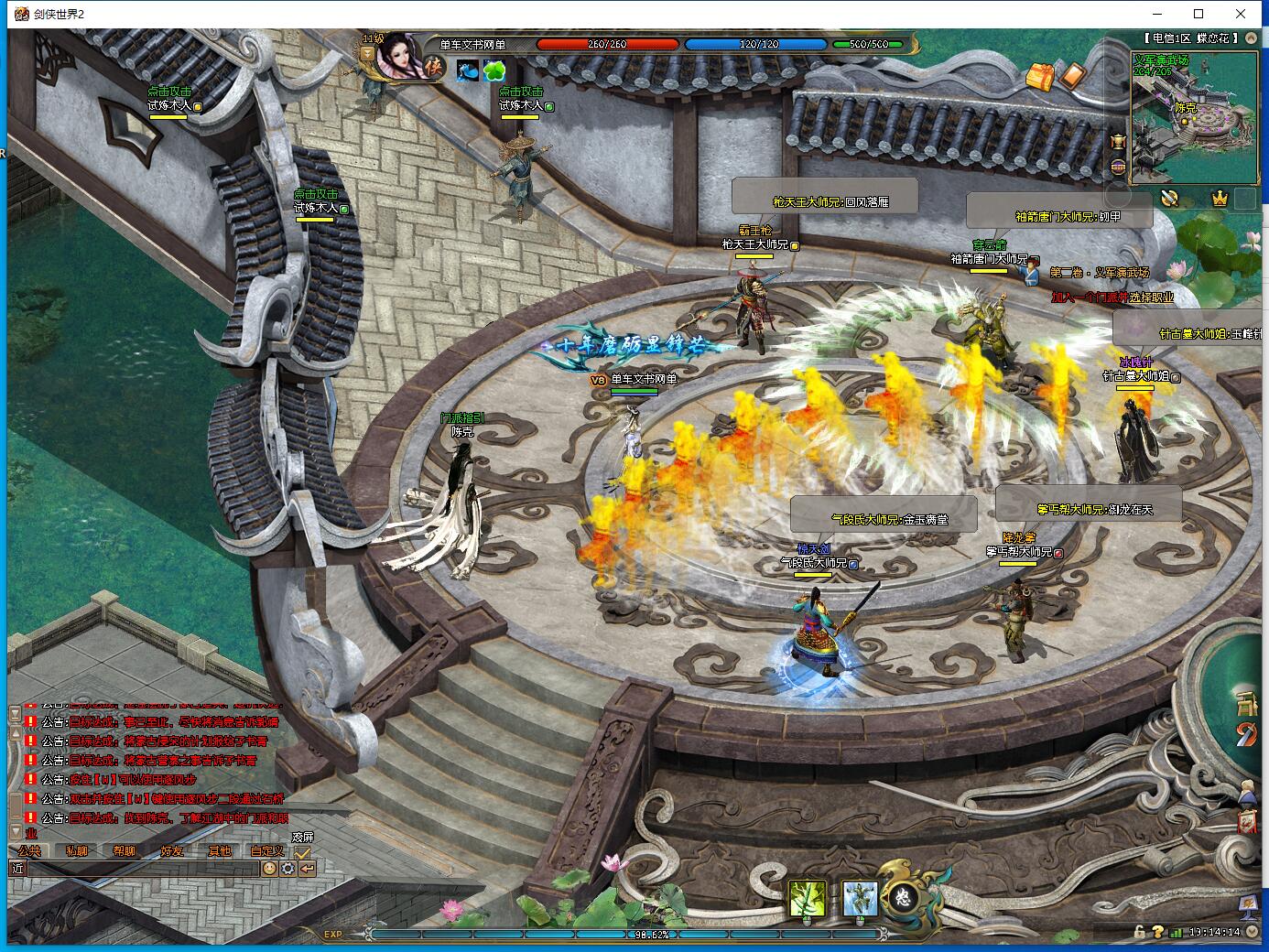Image resolution: width=1269 pixels, height=952 pixels.
Task: Open the 自定义 custom chat tab
Action: (267, 850)
